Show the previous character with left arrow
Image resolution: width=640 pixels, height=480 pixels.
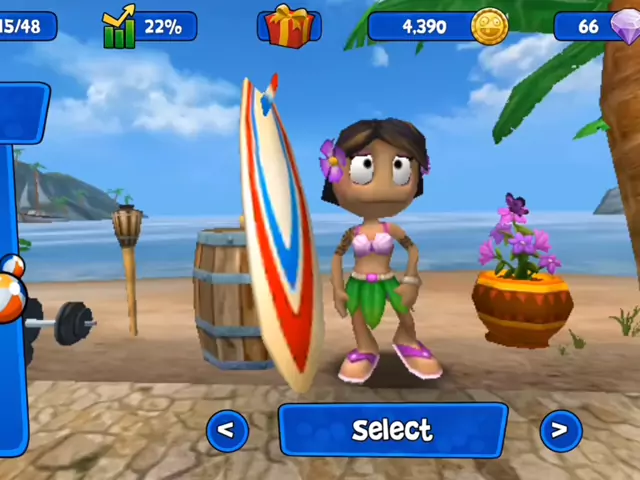pyautogui.click(x=227, y=430)
